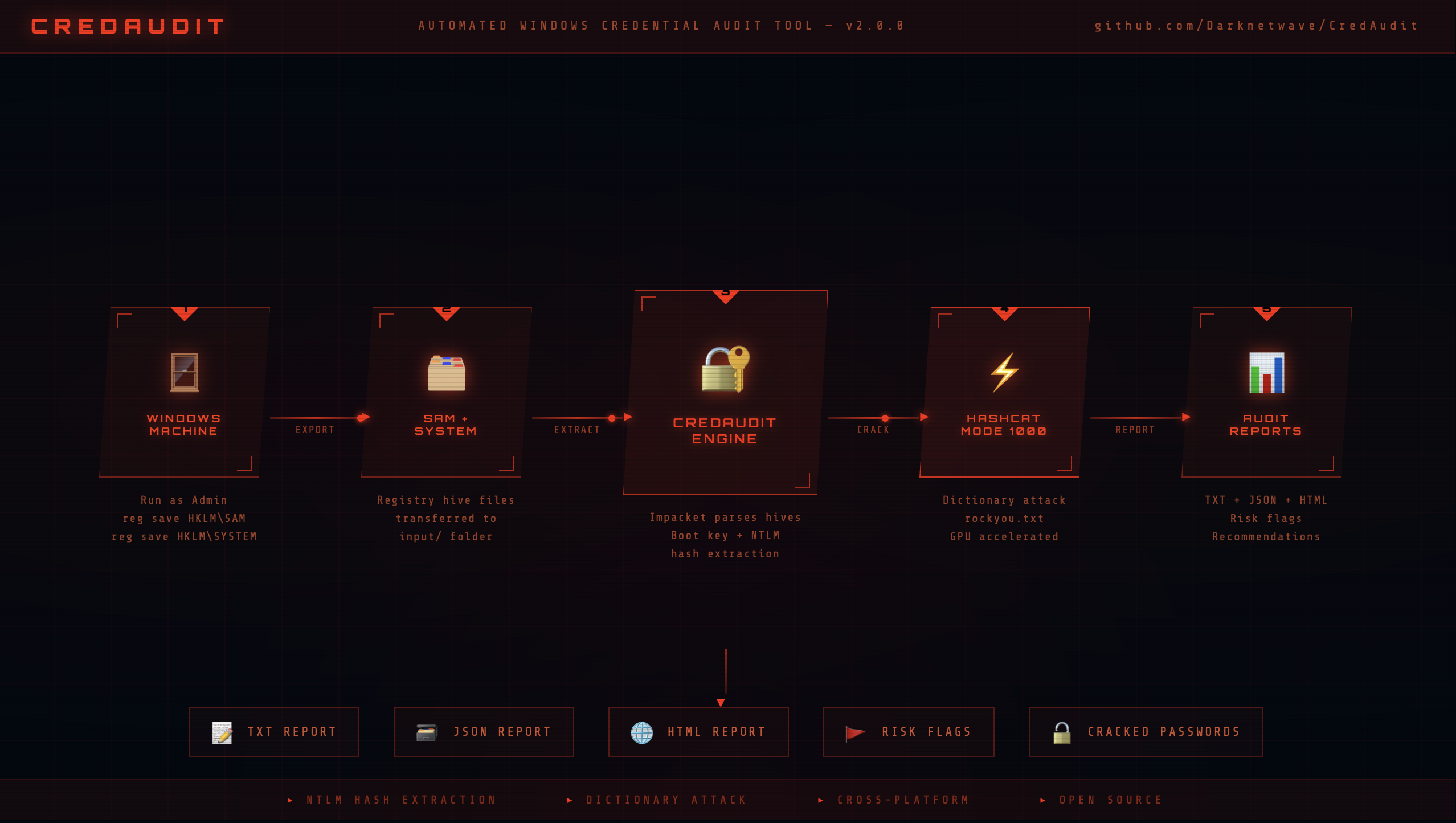Select the HTML Report button

click(698, 732)
